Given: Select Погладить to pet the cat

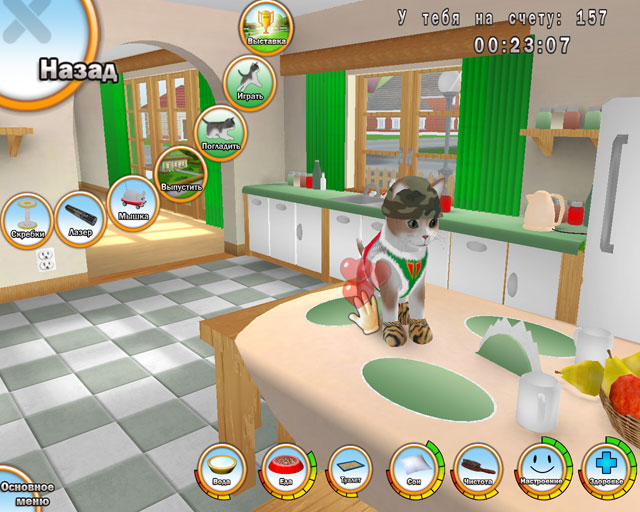Looking at the screenshot, I should coord(219,130).
